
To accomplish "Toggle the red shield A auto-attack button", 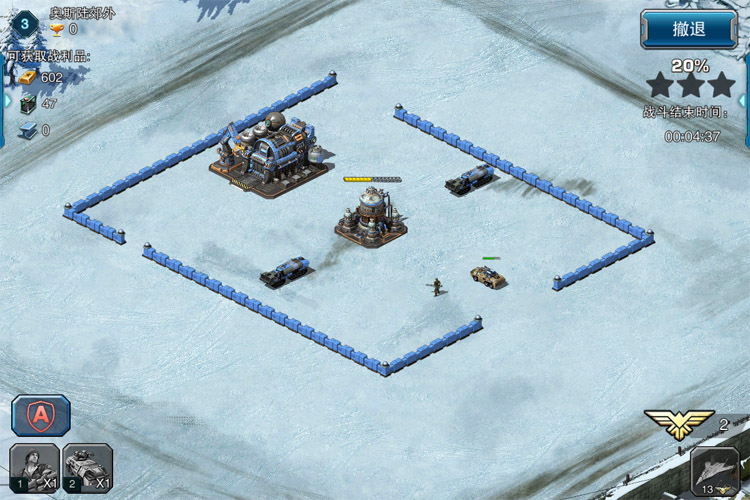I will click(x=41, y=414).
